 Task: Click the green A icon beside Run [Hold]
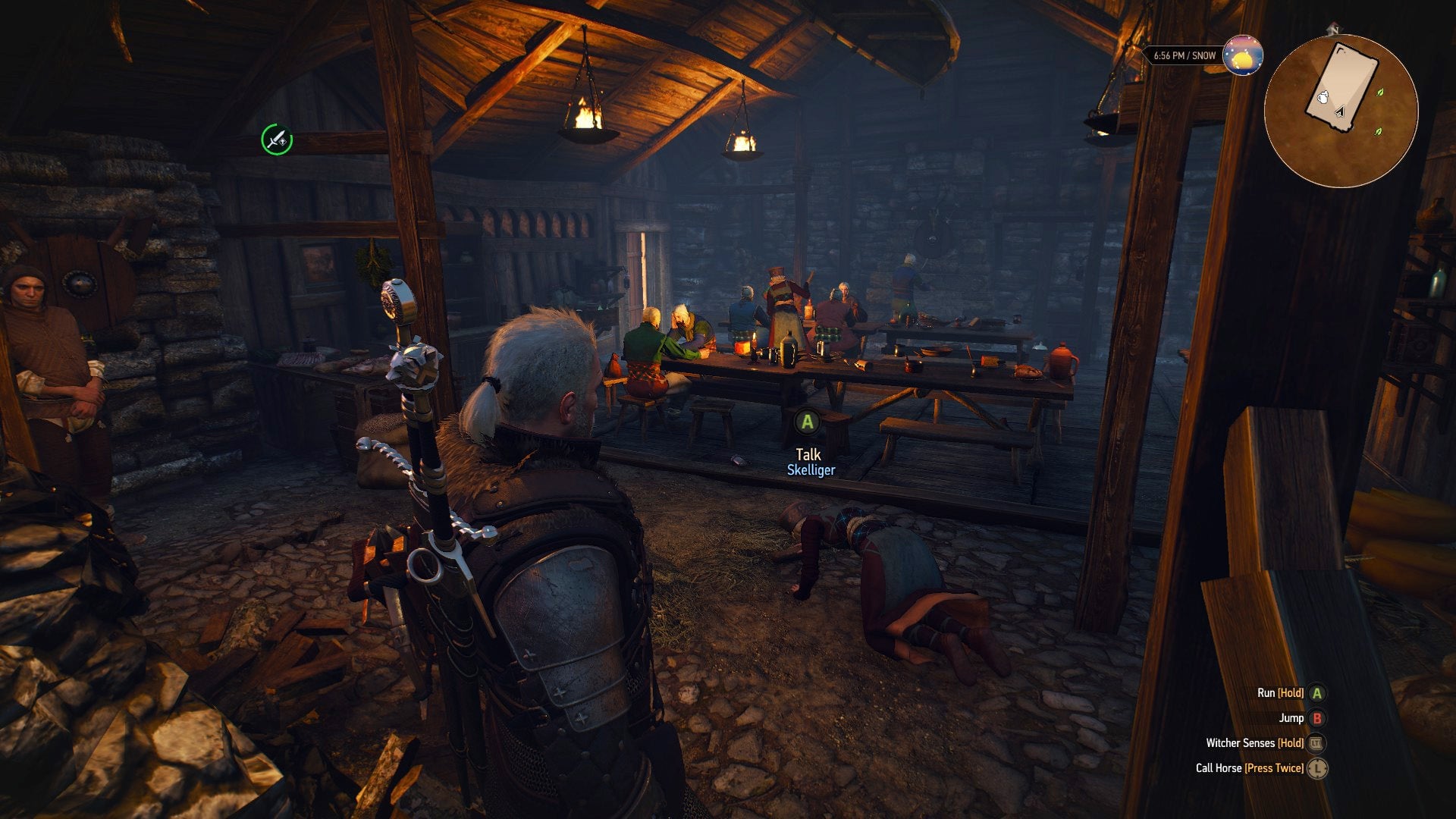(1317, 694)
